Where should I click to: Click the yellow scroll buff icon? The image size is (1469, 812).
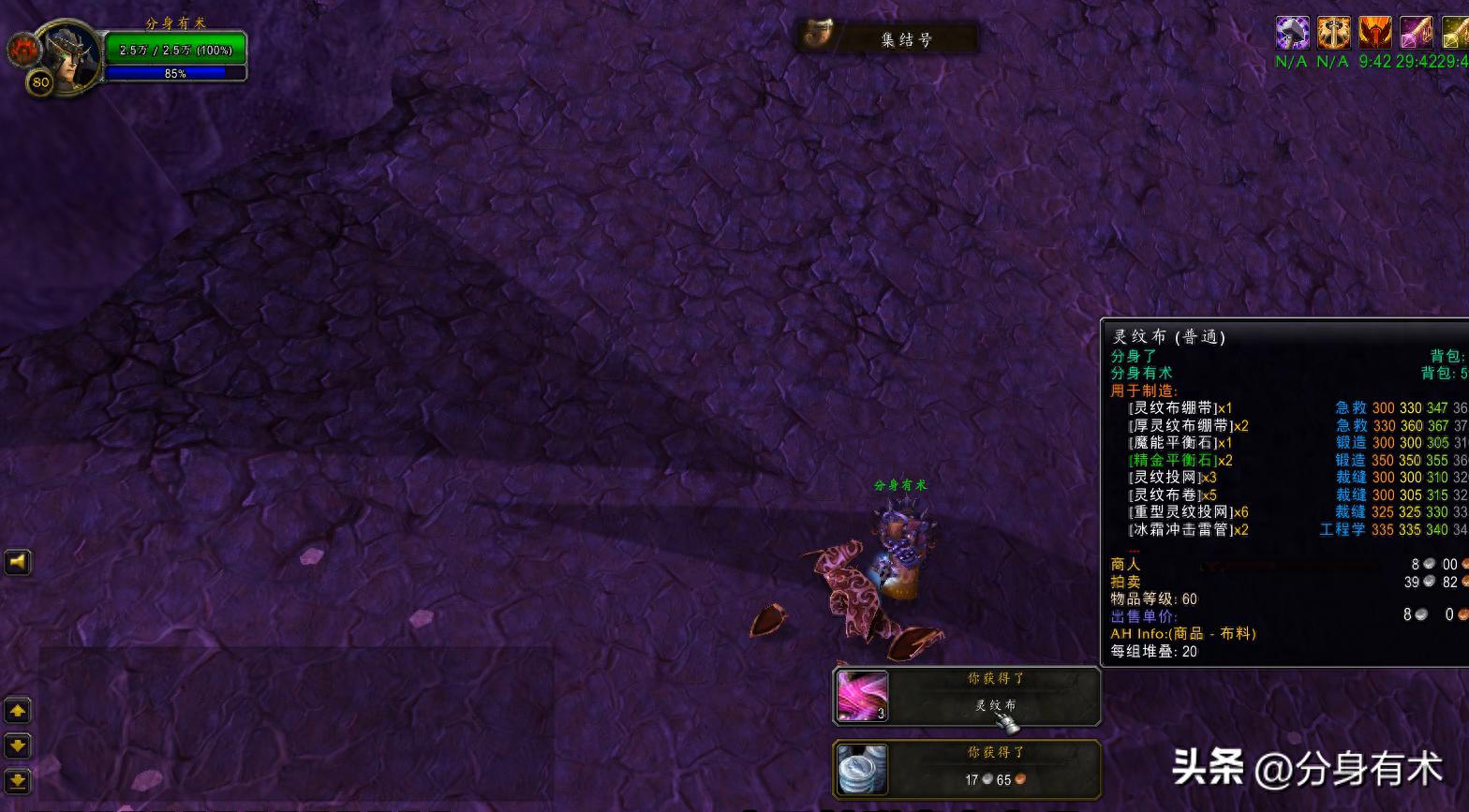pos(1455,33)
